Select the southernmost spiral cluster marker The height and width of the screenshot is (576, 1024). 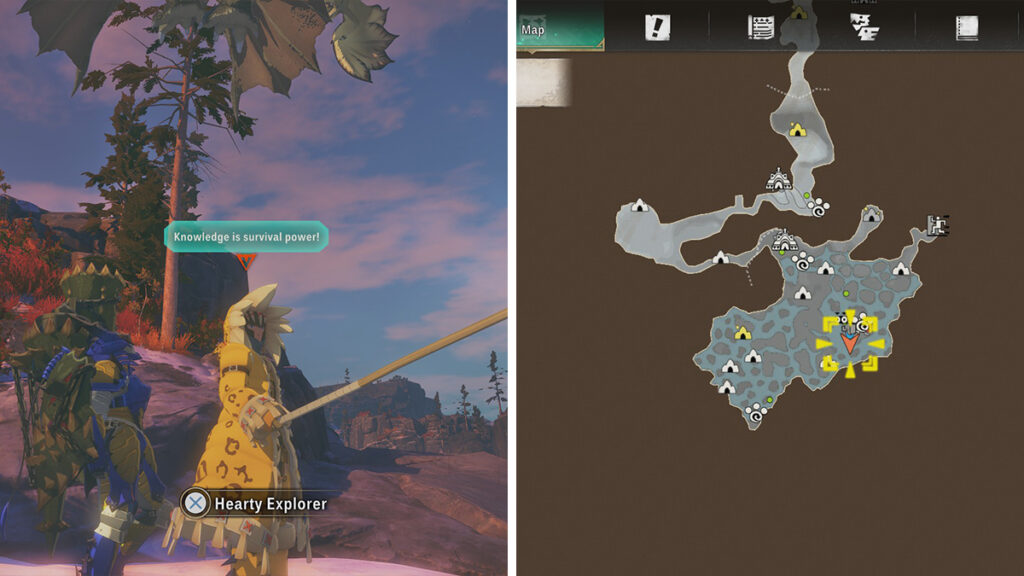753,411
